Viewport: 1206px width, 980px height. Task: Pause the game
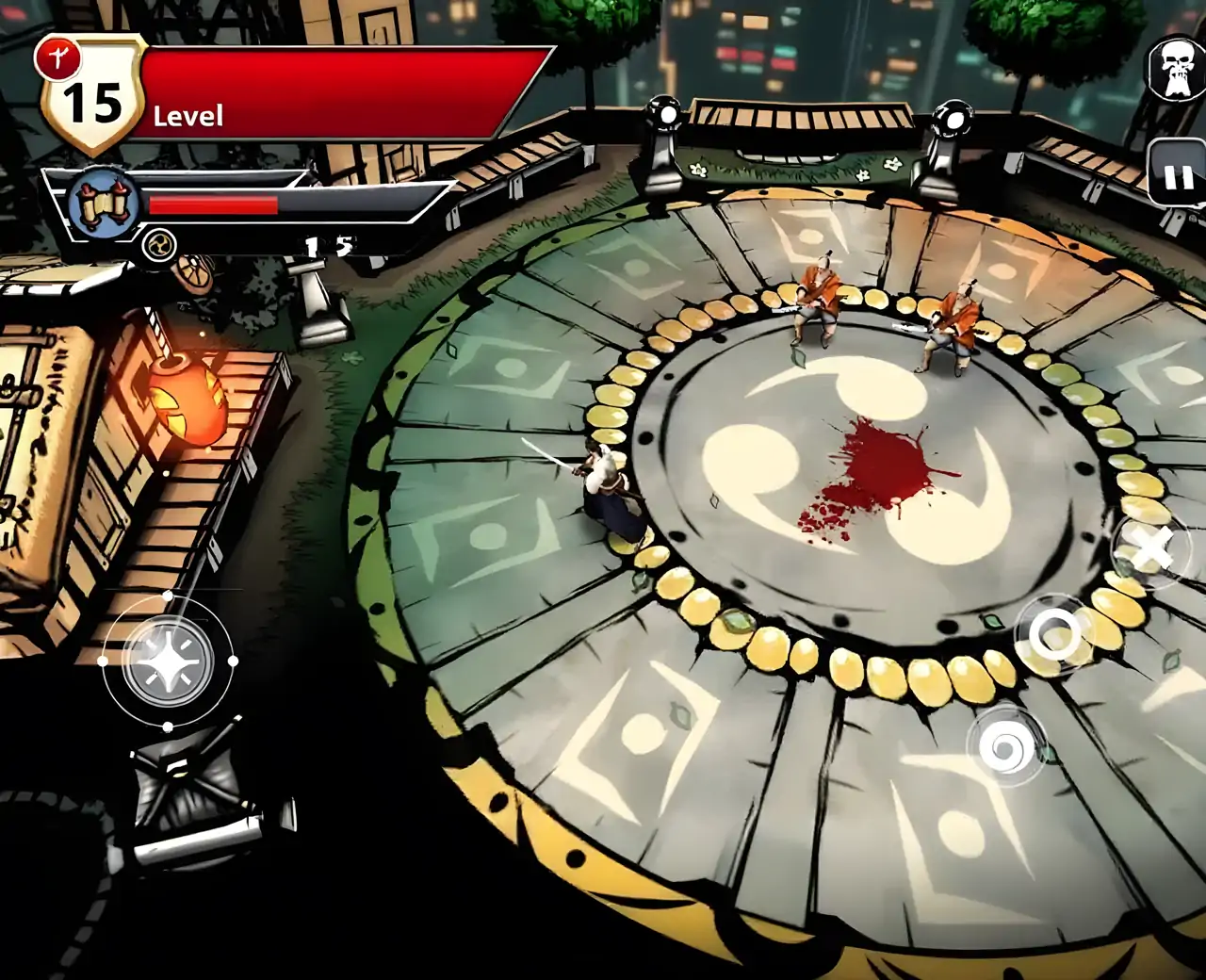click(1179, 176)
